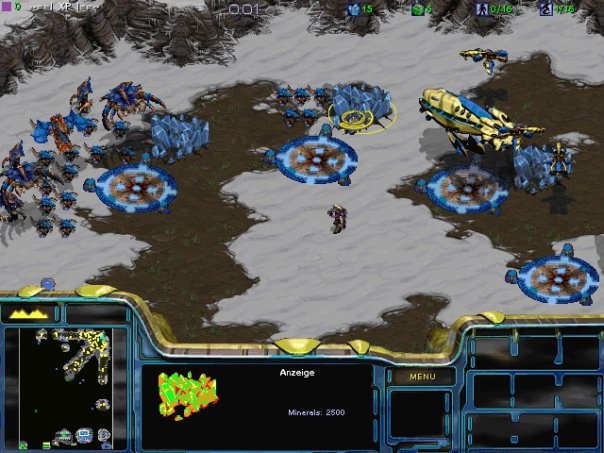Click the yellow jagged icon button above the minimap
Screen dimensions: 604x453
[x=30, y=313]
